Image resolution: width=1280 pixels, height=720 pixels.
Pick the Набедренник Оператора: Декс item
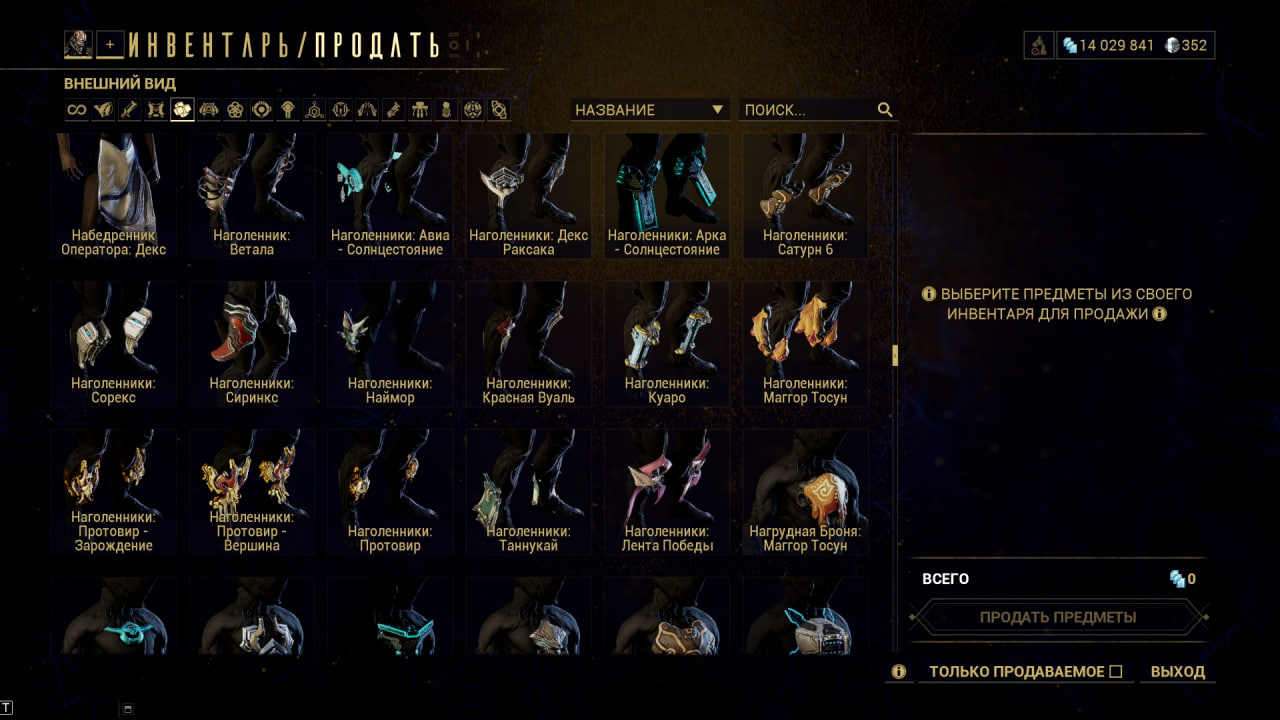point(113,195)
